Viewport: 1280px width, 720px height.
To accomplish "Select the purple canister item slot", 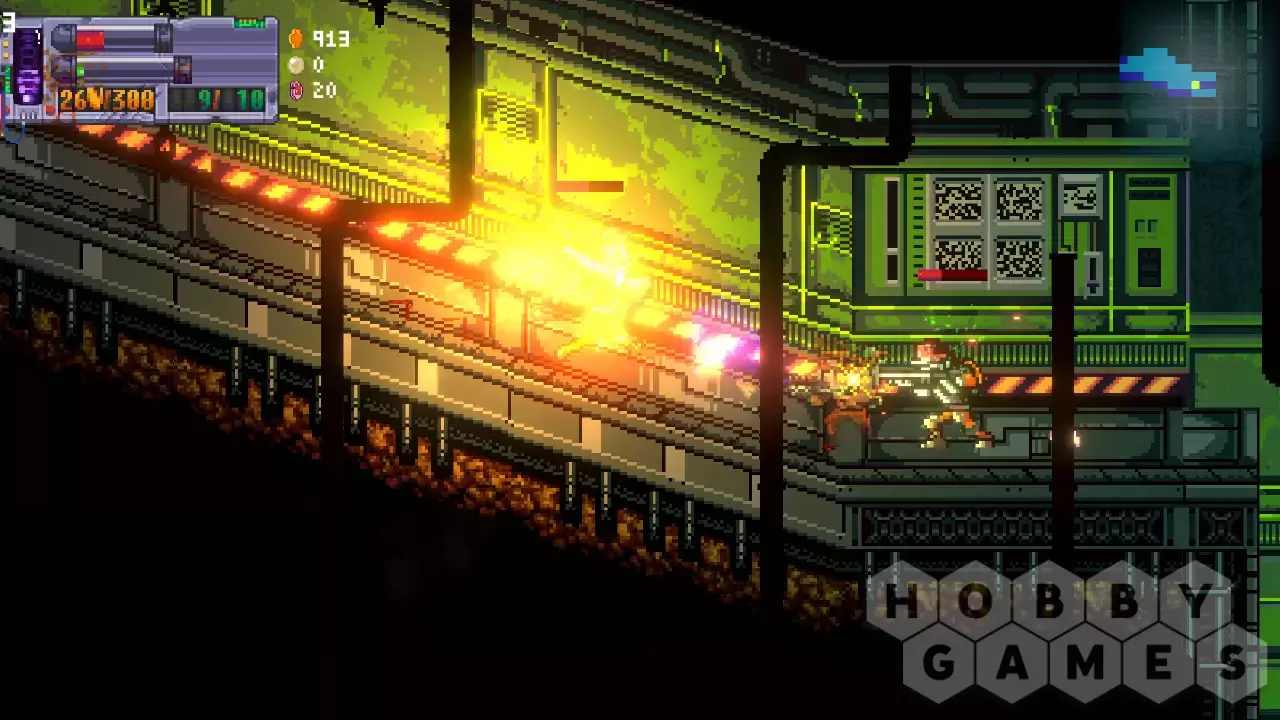I will point(27,67).
